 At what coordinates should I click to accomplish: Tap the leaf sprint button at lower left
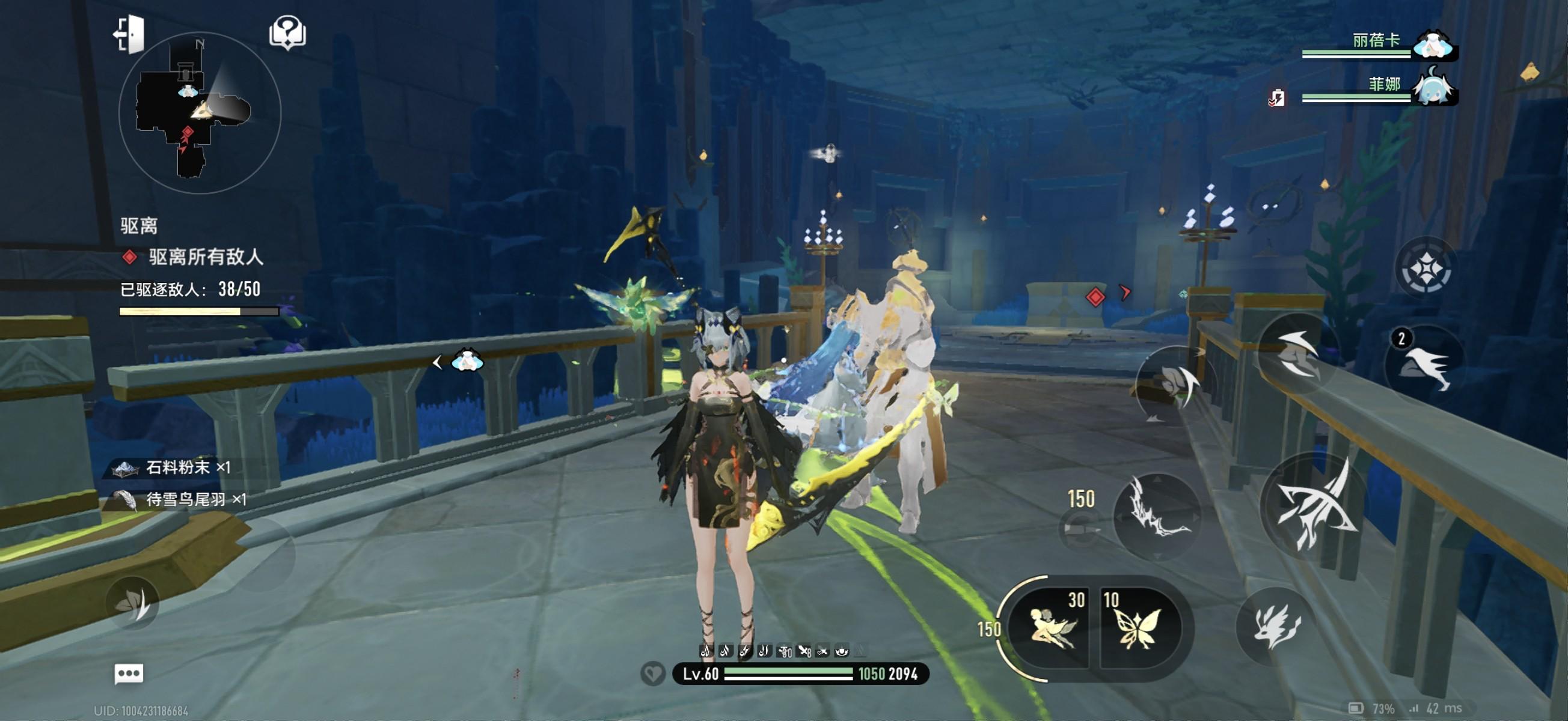tap(133, 603)
